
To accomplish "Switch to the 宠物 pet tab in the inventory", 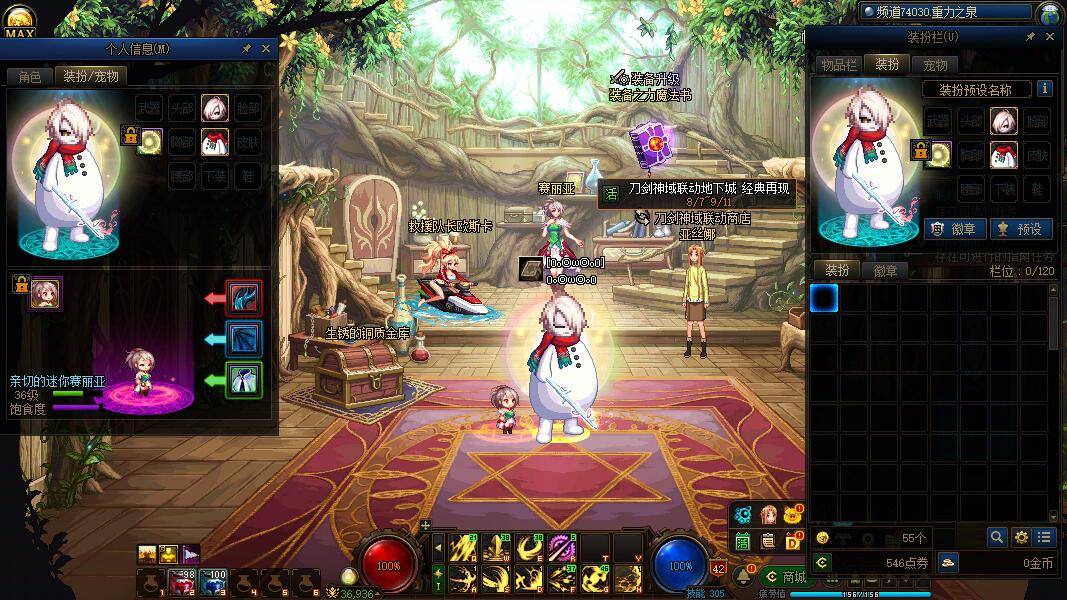I will (x=935, y=65).
